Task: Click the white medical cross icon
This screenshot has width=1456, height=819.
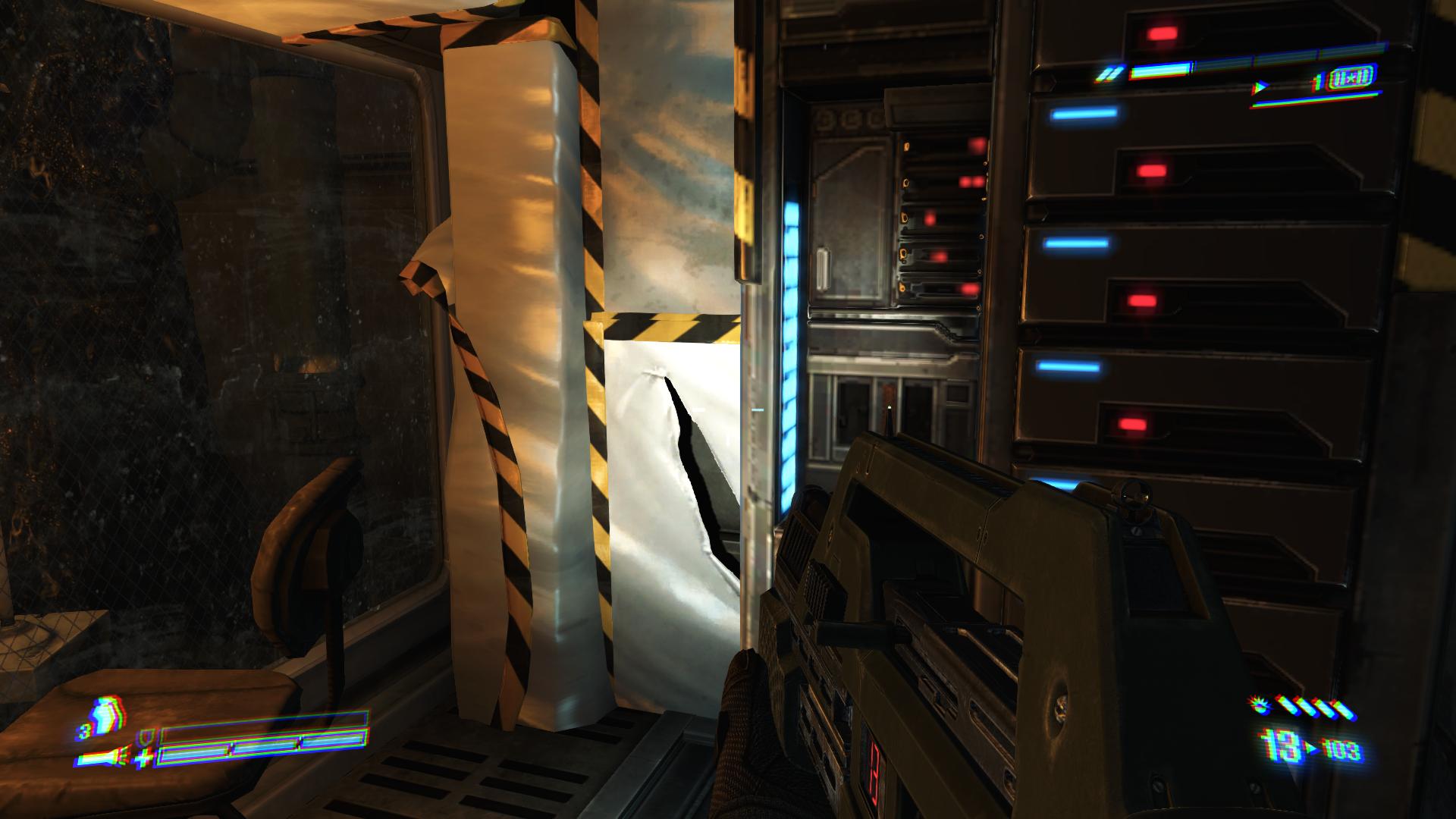Action: [x=144, y=758]
